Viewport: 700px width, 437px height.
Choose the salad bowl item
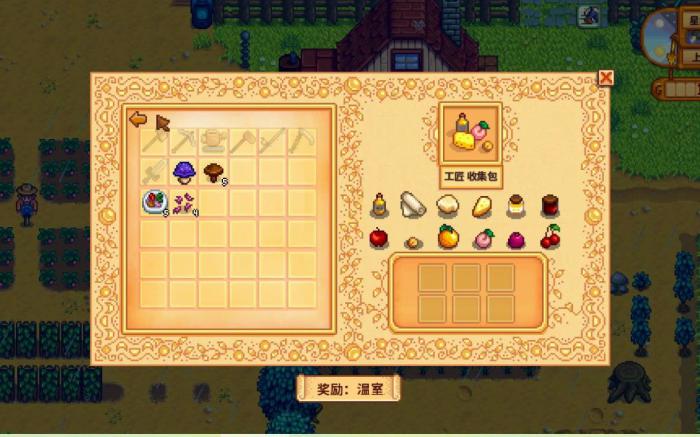[x=153, y=203]
